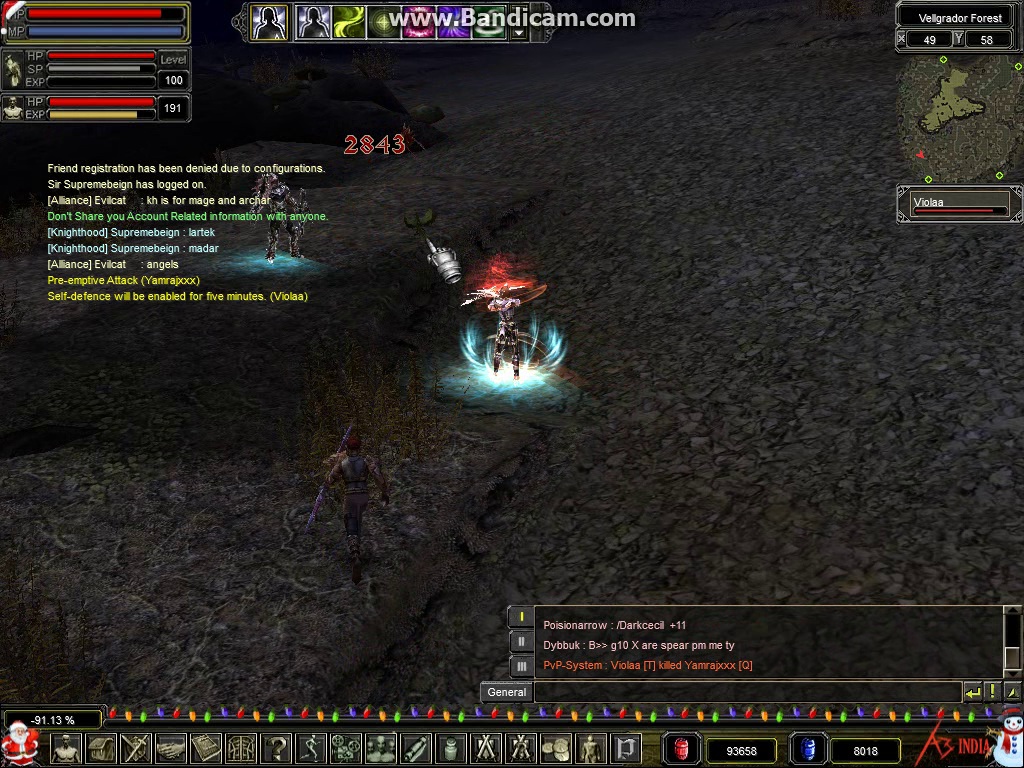Click the flag icon in bottom toolbar
The width and height of the screenshot is (1024, 768).
coord(625,748)
